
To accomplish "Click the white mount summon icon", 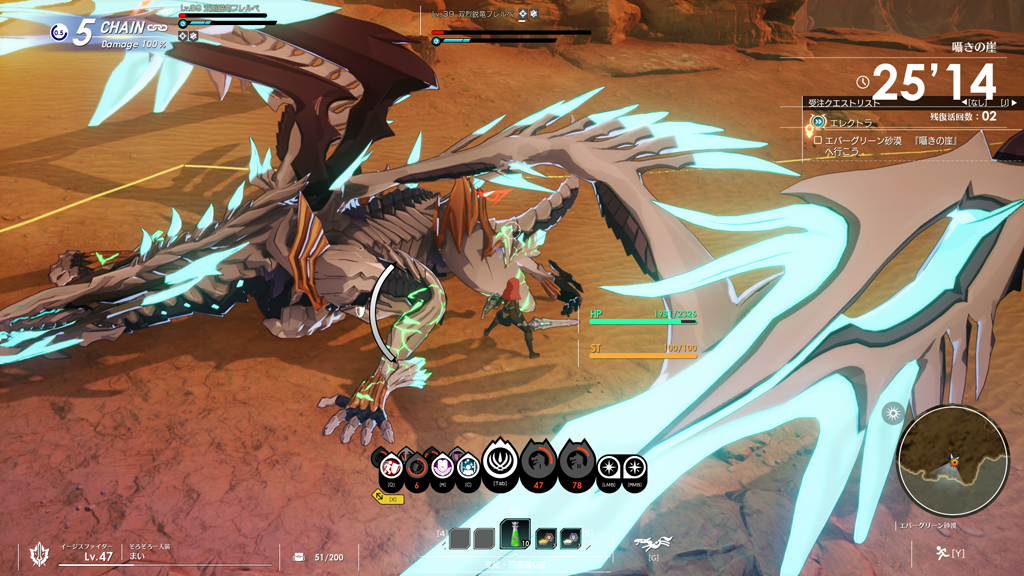I will coord(653,544).
